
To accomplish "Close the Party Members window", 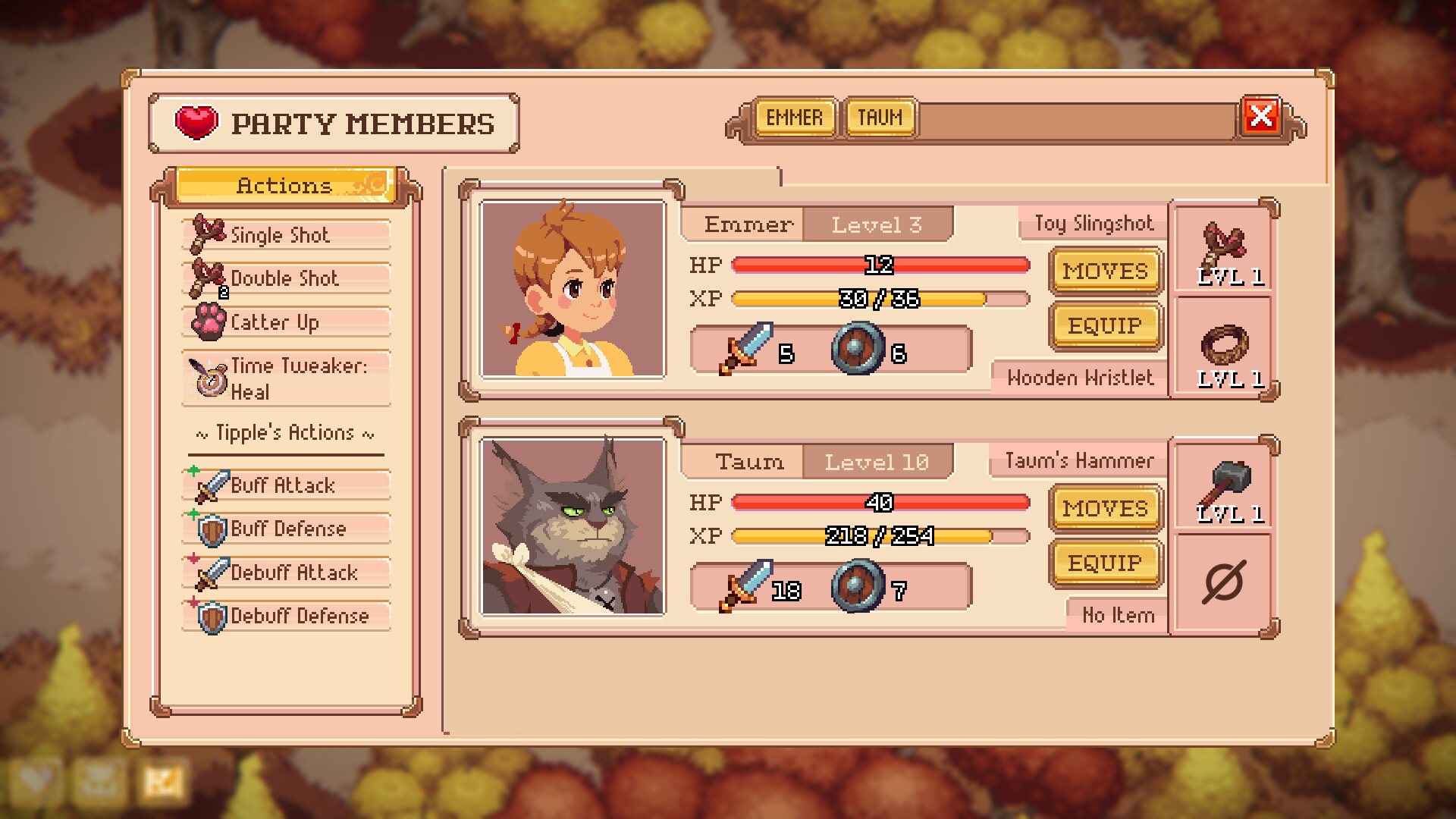I will [x=1260, y=117].
